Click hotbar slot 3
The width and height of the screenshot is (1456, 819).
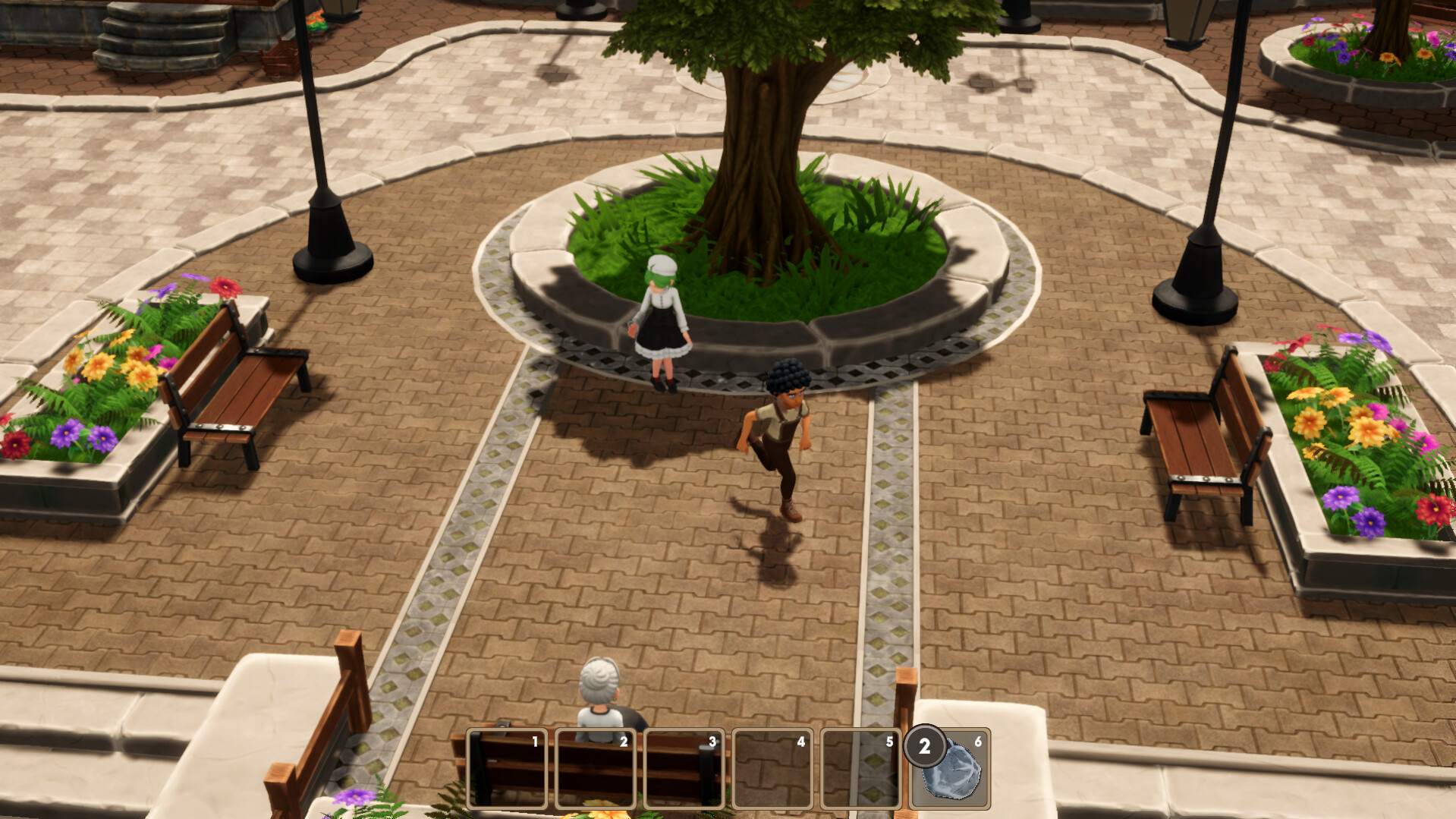683,770
